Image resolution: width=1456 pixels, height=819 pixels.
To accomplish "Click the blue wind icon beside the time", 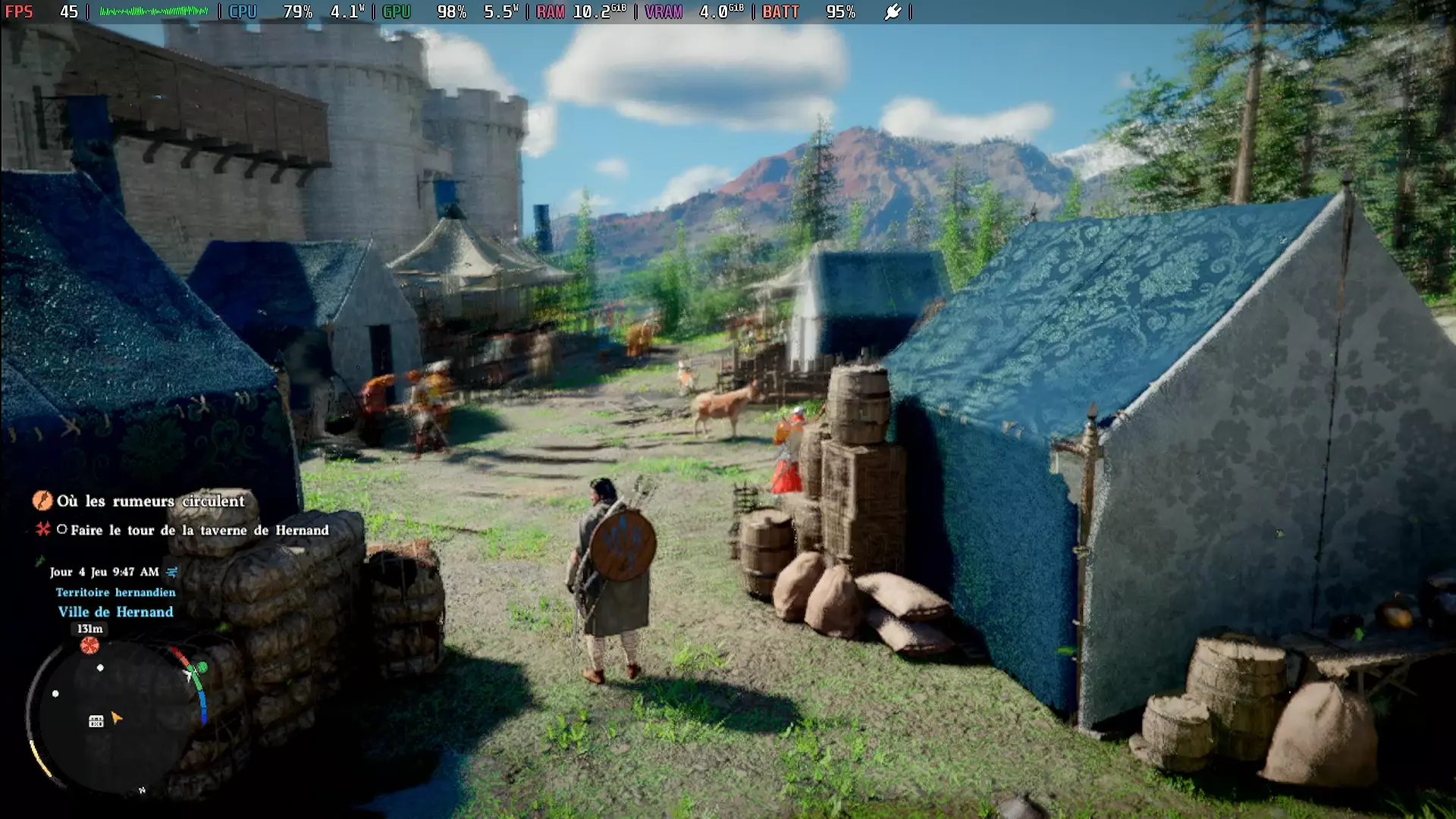I will [172, 572].
